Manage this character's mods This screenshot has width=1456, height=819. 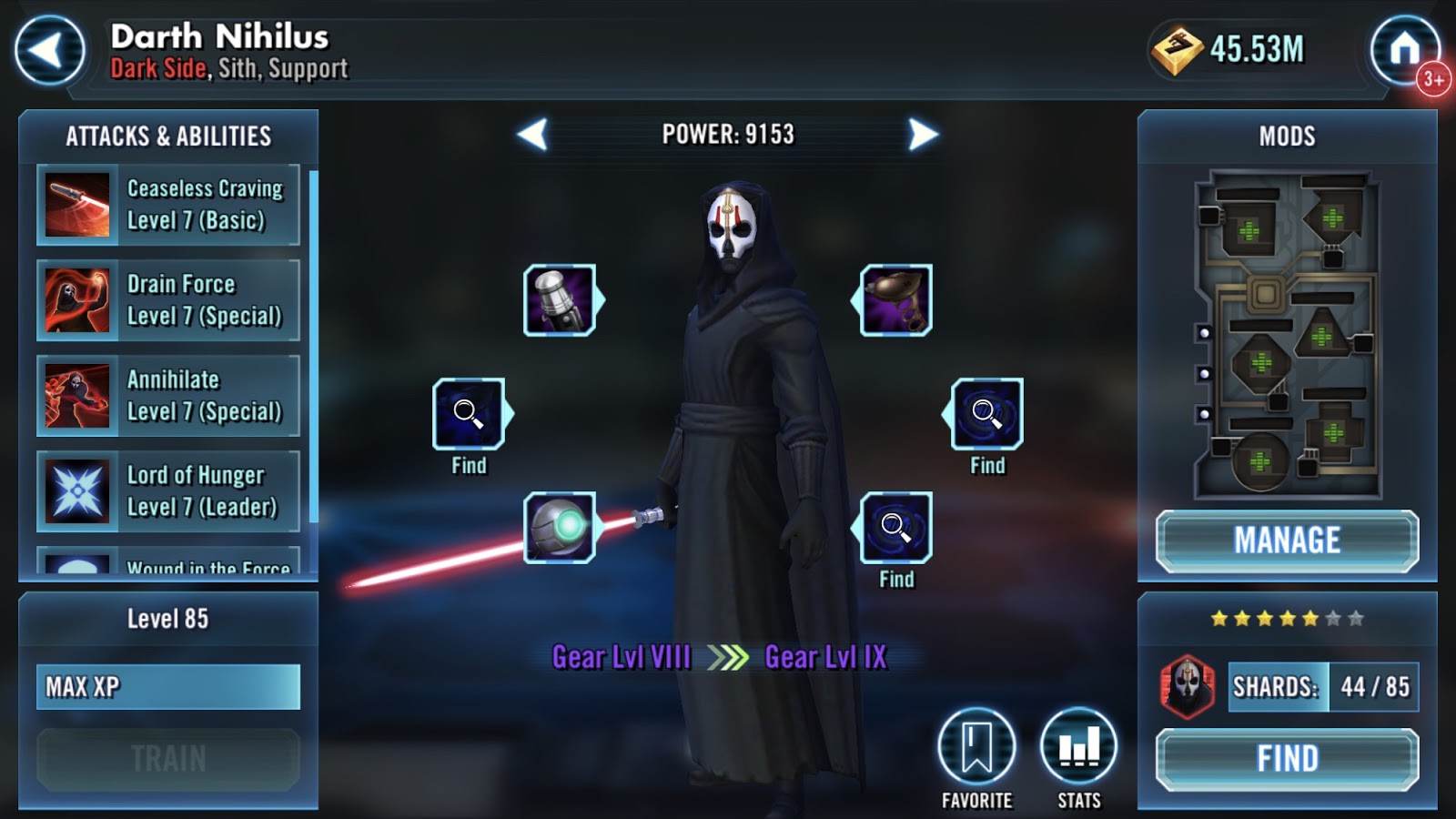pos(1287,541)
